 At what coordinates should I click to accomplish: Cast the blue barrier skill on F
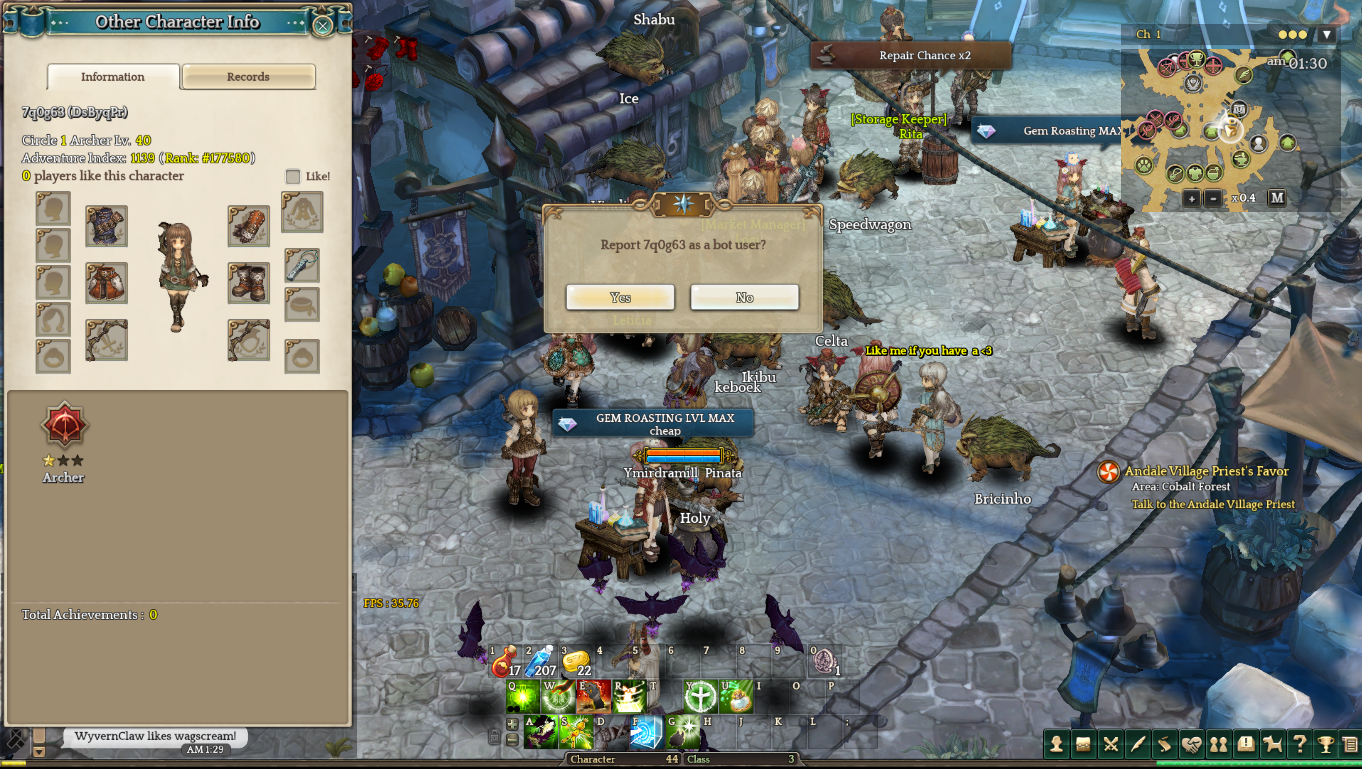(646, 732)
